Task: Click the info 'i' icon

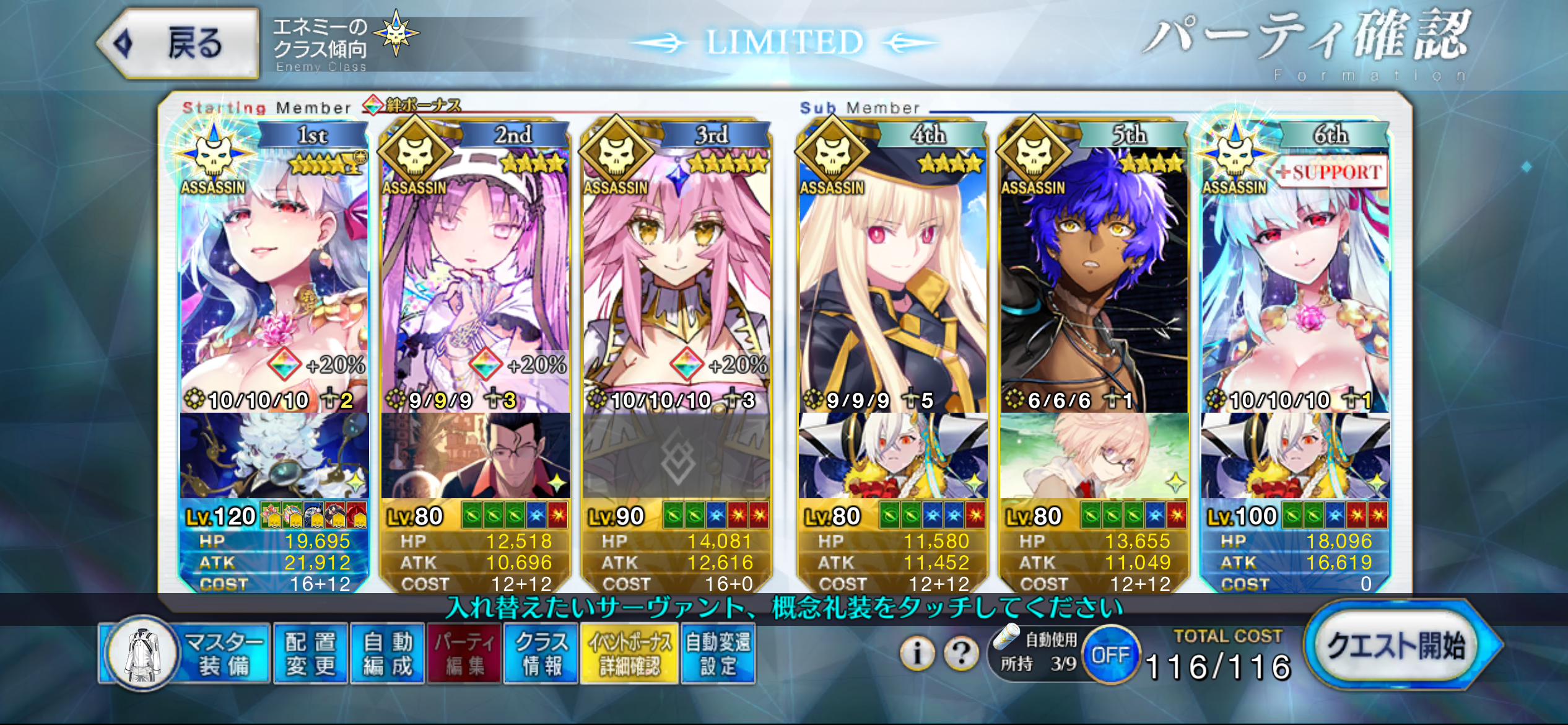Action: (x=917, y=652)
